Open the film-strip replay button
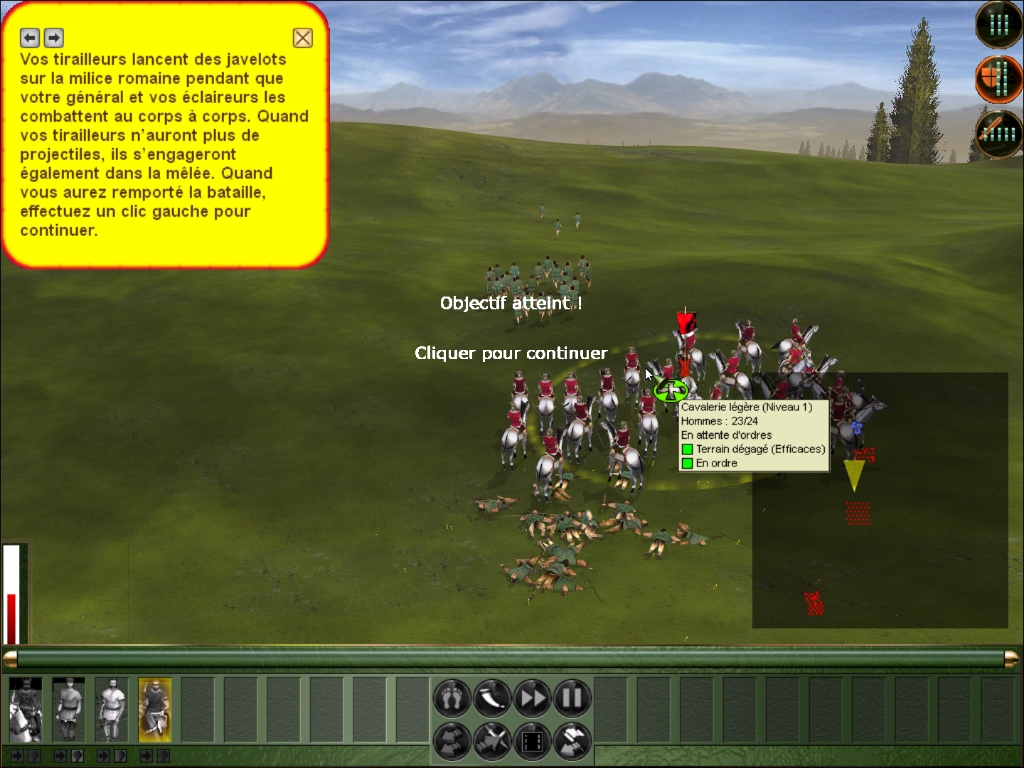This screenshot has height=768, width=1024. pos(532,741)
